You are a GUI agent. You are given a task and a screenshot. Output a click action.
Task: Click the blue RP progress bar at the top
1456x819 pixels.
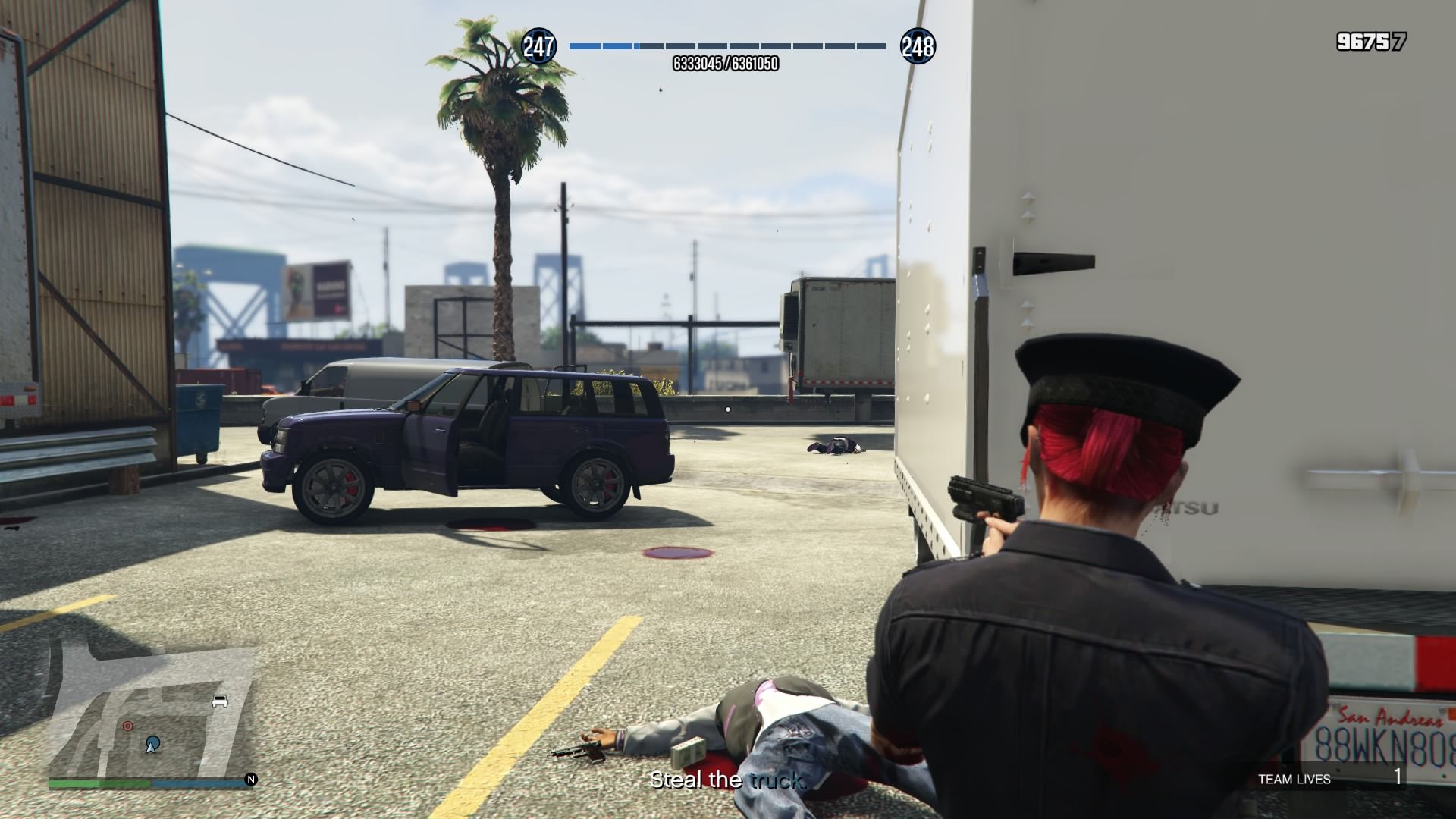click(x=728, y=45)
